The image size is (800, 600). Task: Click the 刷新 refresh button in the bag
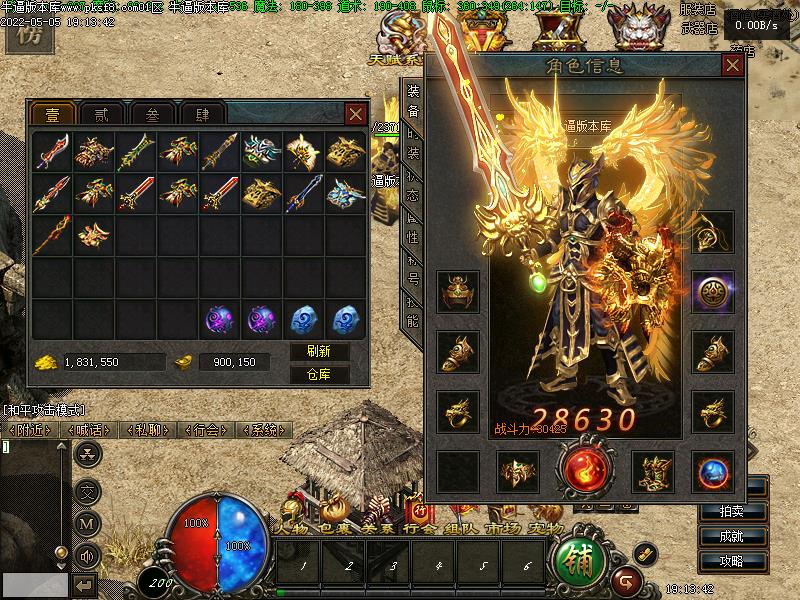(x=319, y=352)
